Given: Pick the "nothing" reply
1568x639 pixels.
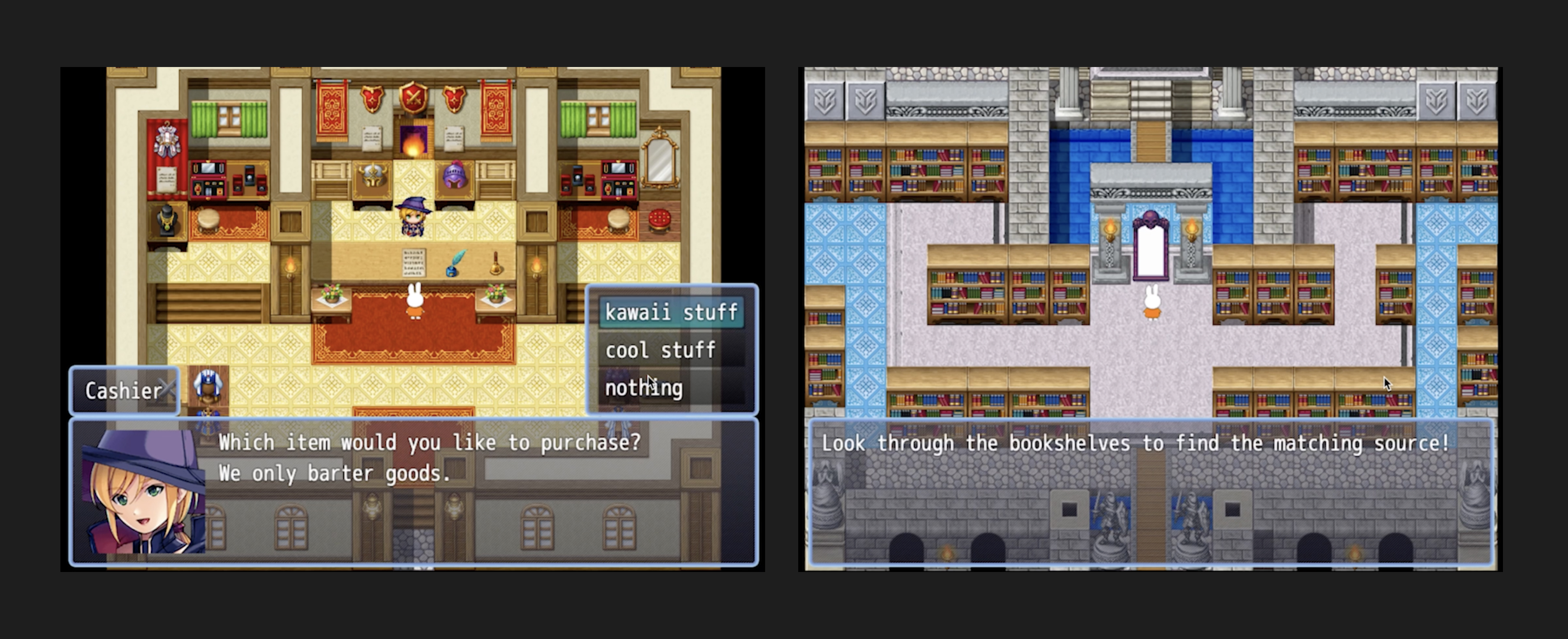Looking at the screenshot, I should (x=644, y=388).
